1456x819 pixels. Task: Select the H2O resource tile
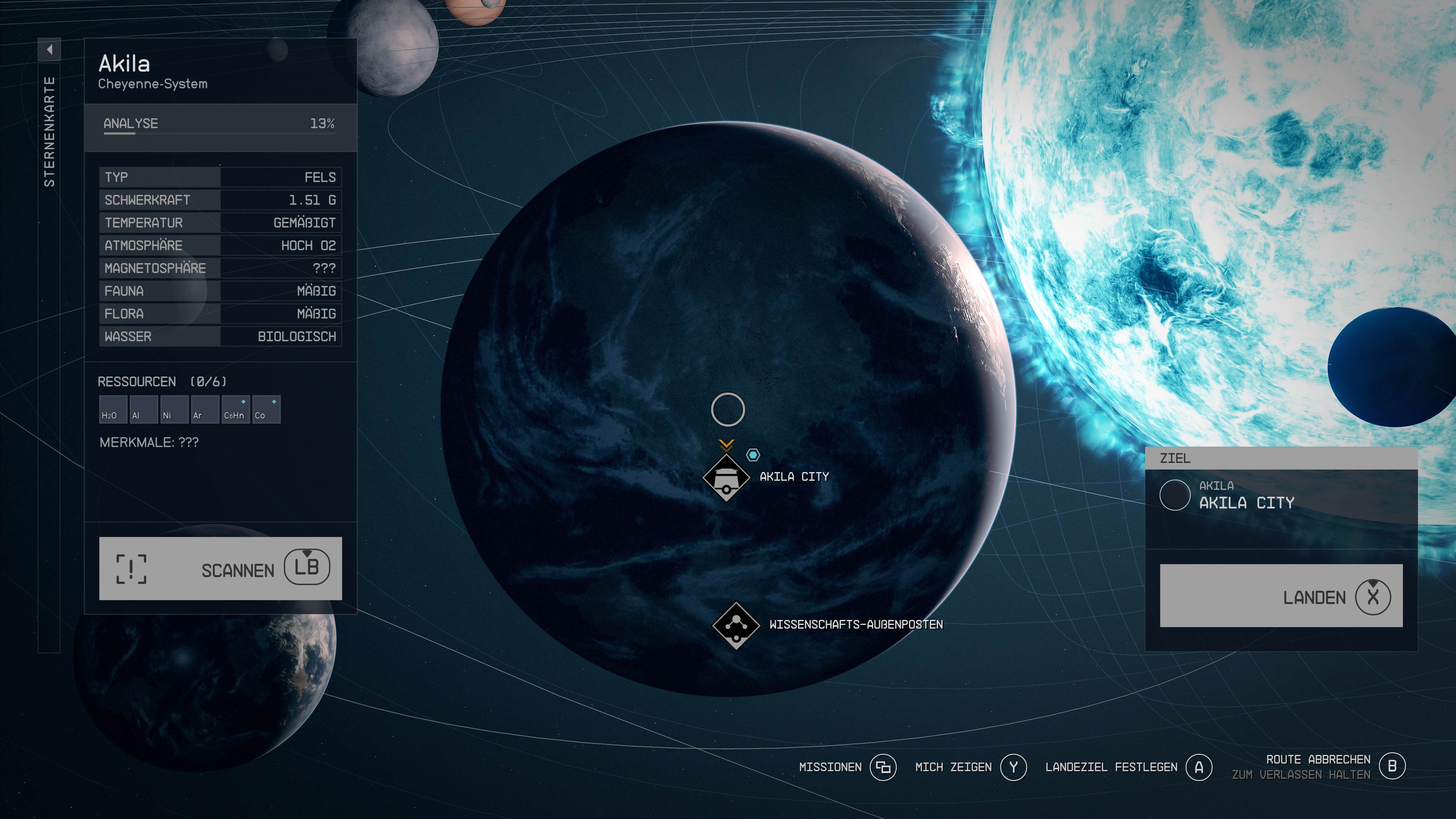pos(113,409)
